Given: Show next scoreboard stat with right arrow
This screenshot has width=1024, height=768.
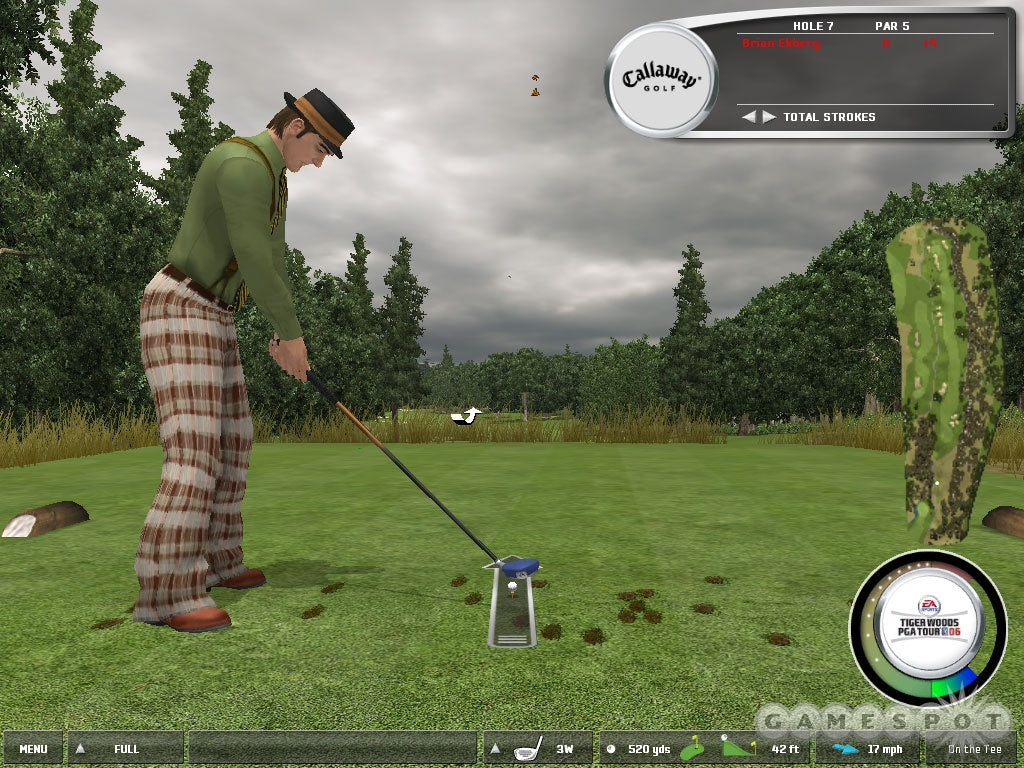Looking at the screenshot, I should [768, 117].
